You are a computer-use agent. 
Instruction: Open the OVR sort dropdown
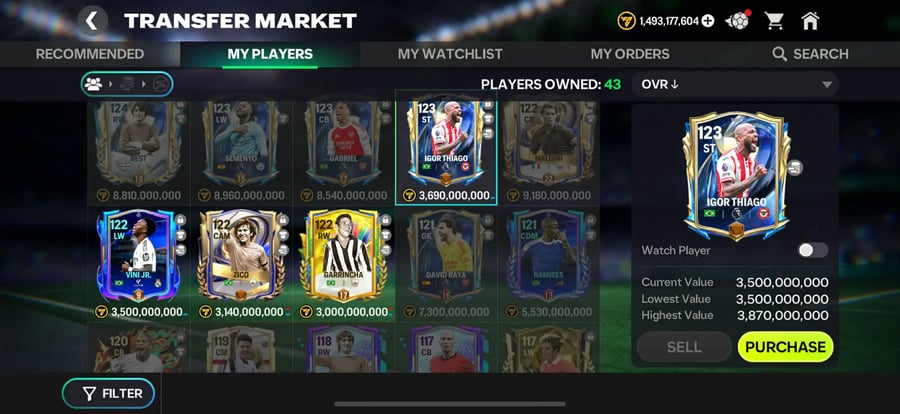tap(735, 84)
